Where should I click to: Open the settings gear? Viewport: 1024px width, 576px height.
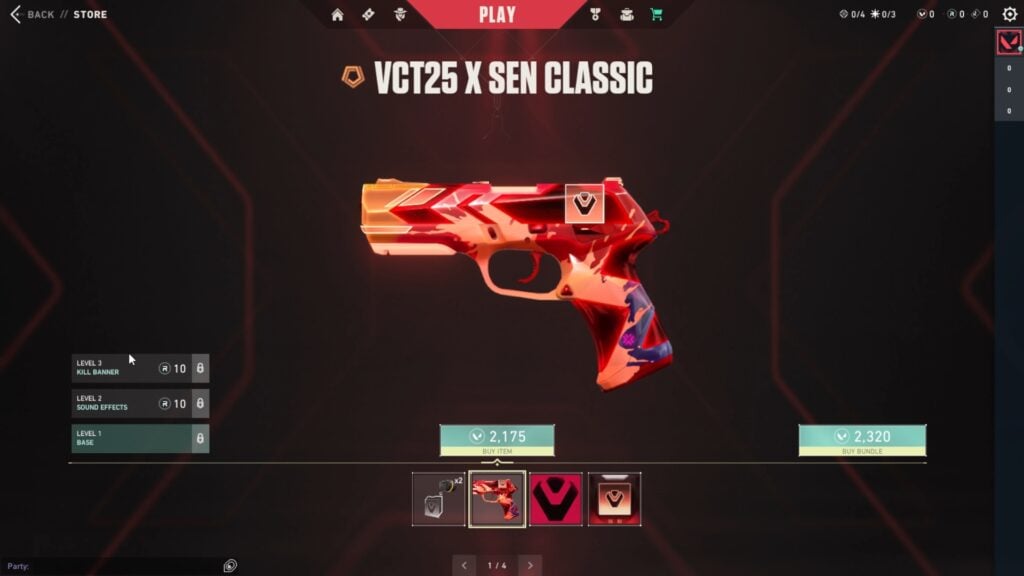1010,14
